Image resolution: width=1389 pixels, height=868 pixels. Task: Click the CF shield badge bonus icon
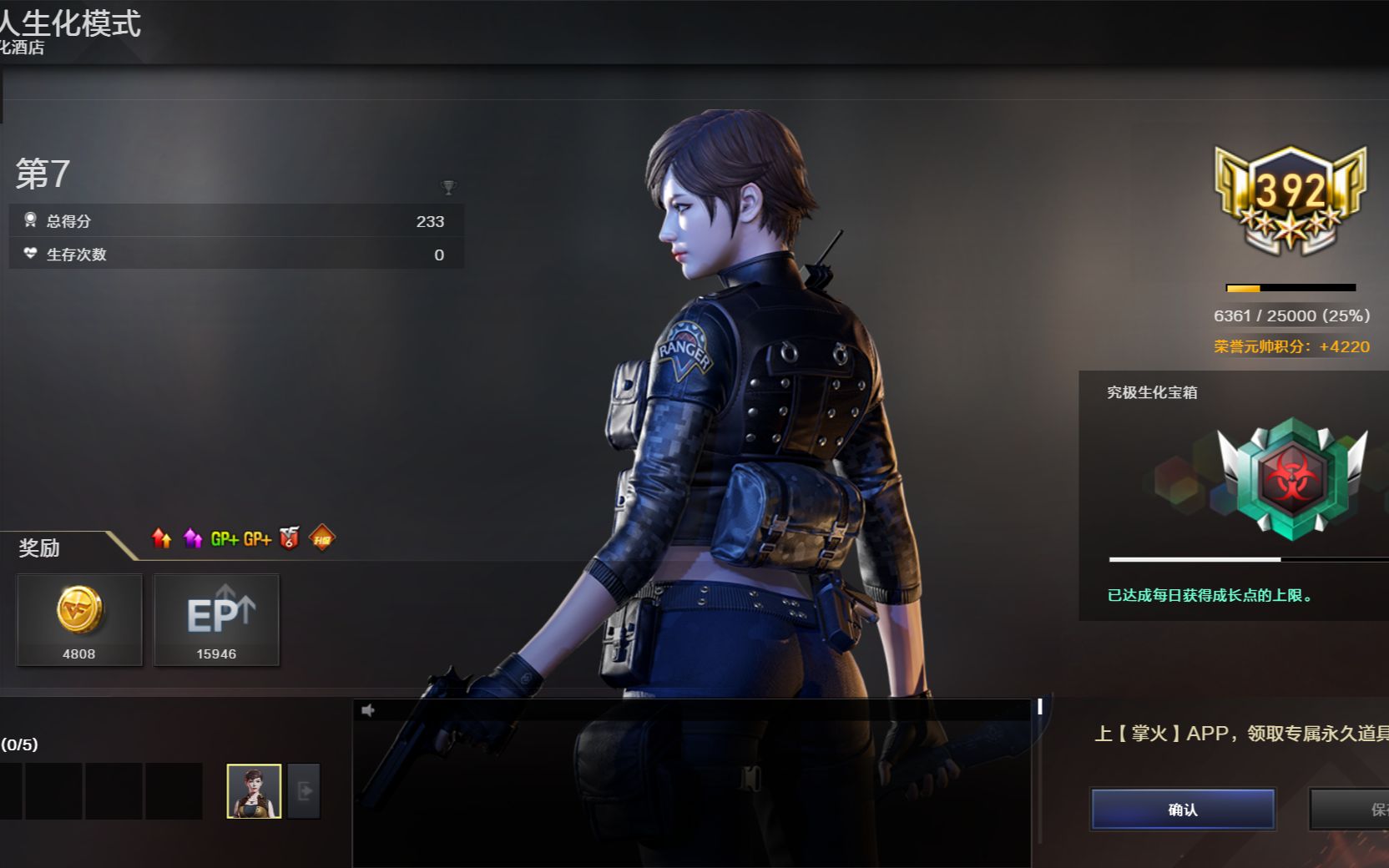(290, 538)
